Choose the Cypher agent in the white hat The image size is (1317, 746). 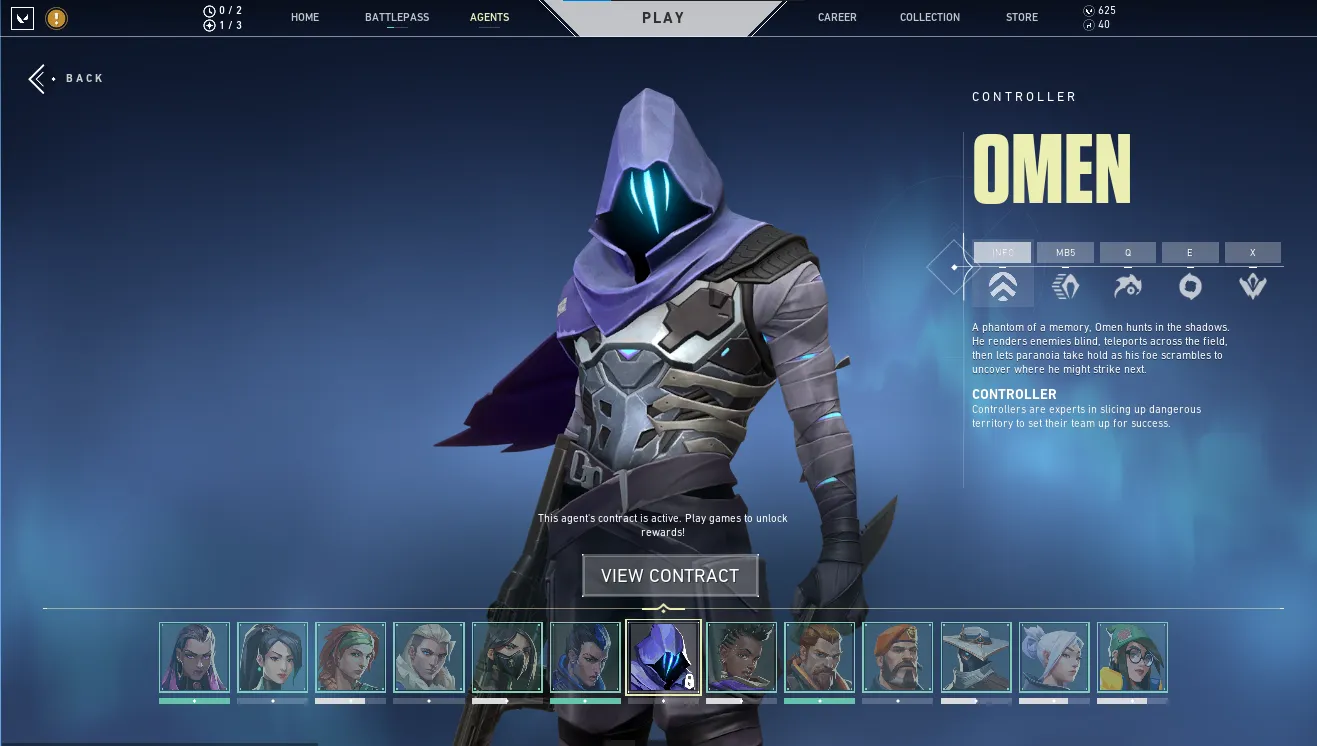click(976, 657)
